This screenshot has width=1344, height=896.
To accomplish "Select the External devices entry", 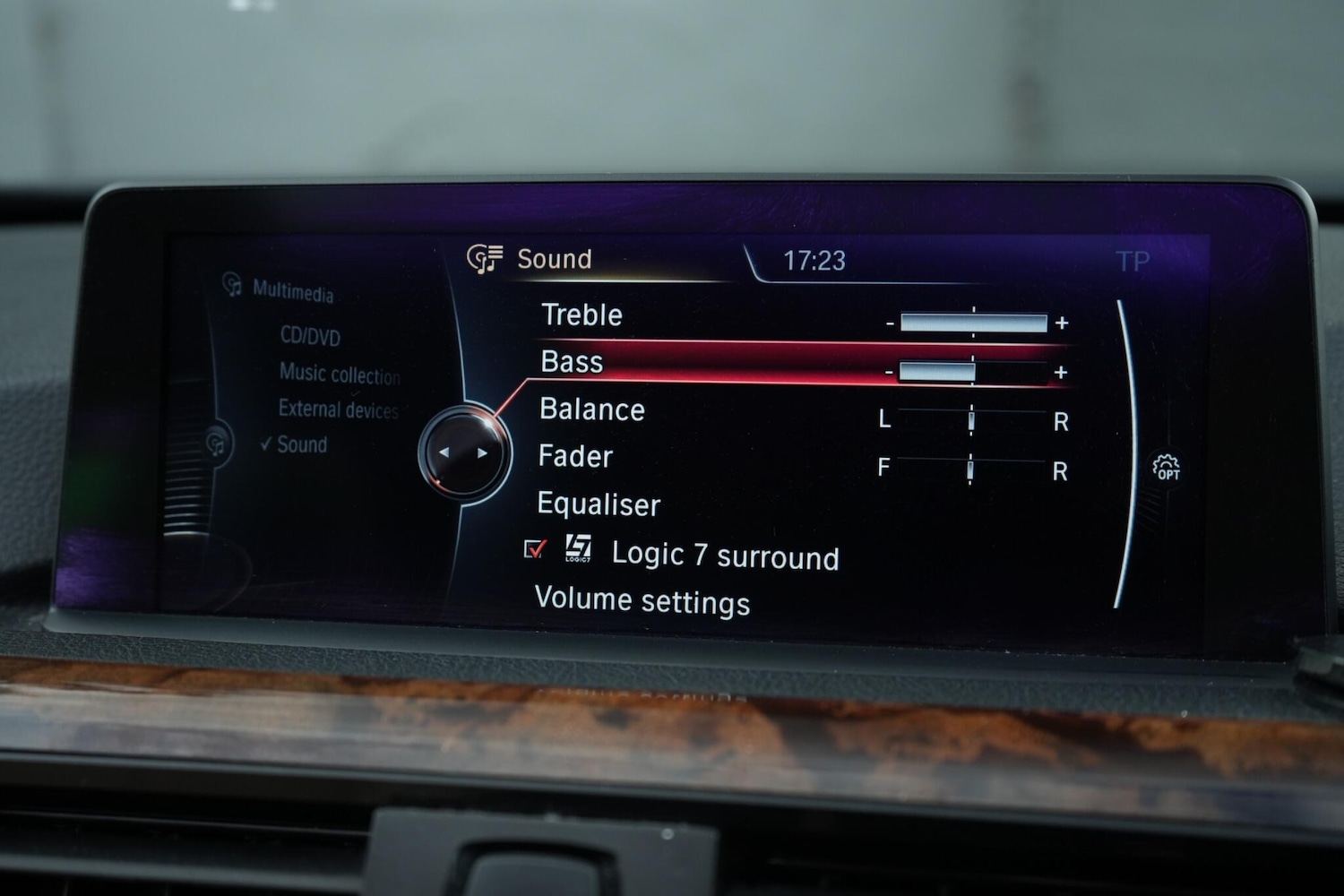I will click(x=340, y=410).
